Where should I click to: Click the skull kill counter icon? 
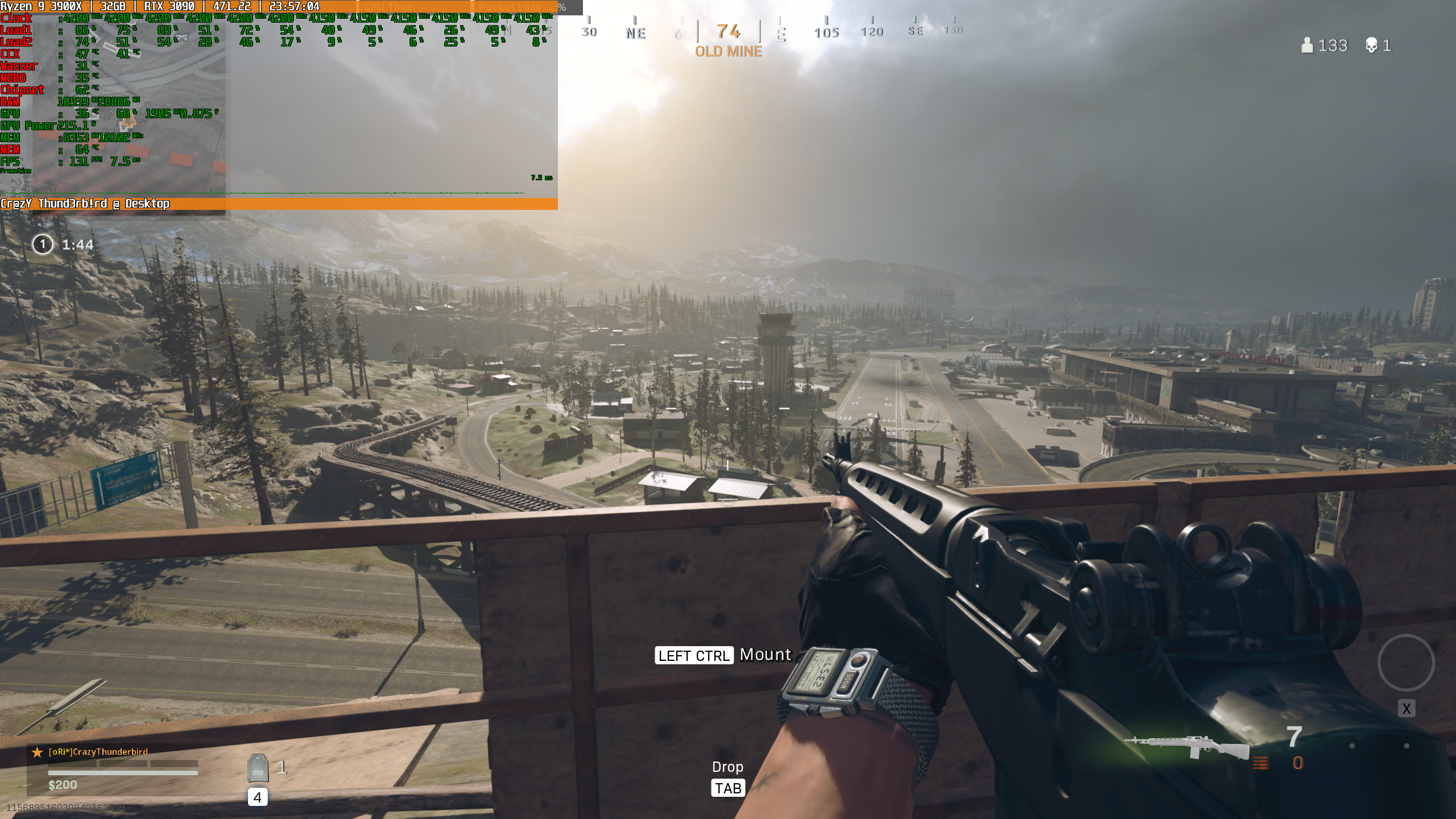1371,45
